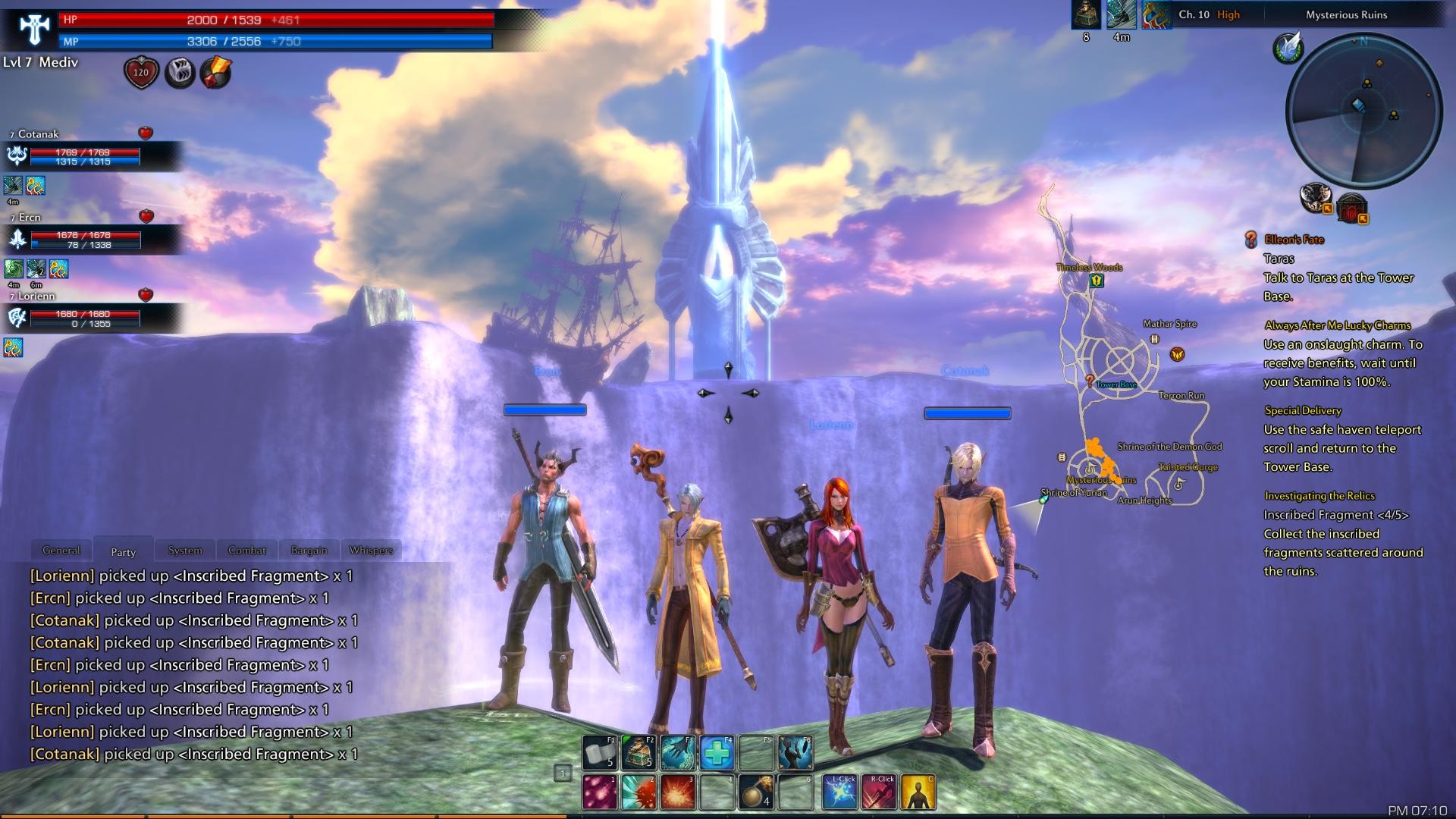Select the Elleon's Fate quest in the tracker
Viewport: 1456px width, 819px height.
(x=1294, y=240)
